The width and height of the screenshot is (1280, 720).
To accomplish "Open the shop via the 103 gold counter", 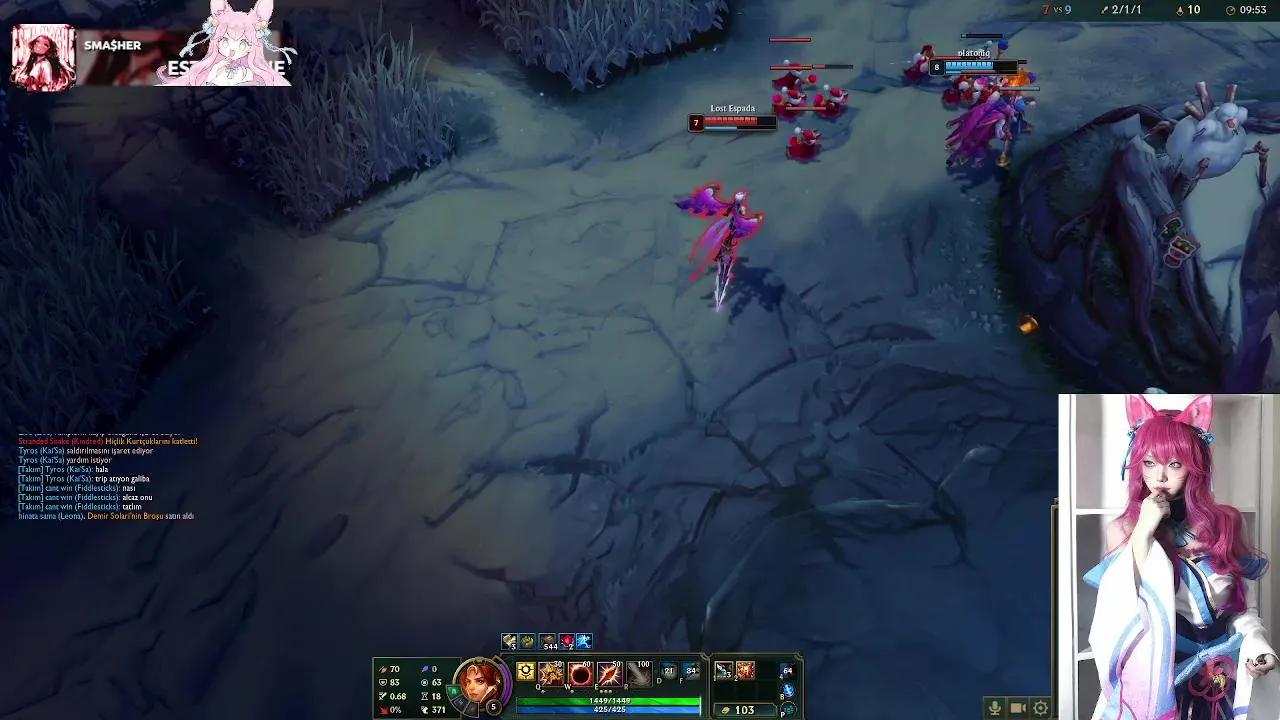I will pos(747,709).
